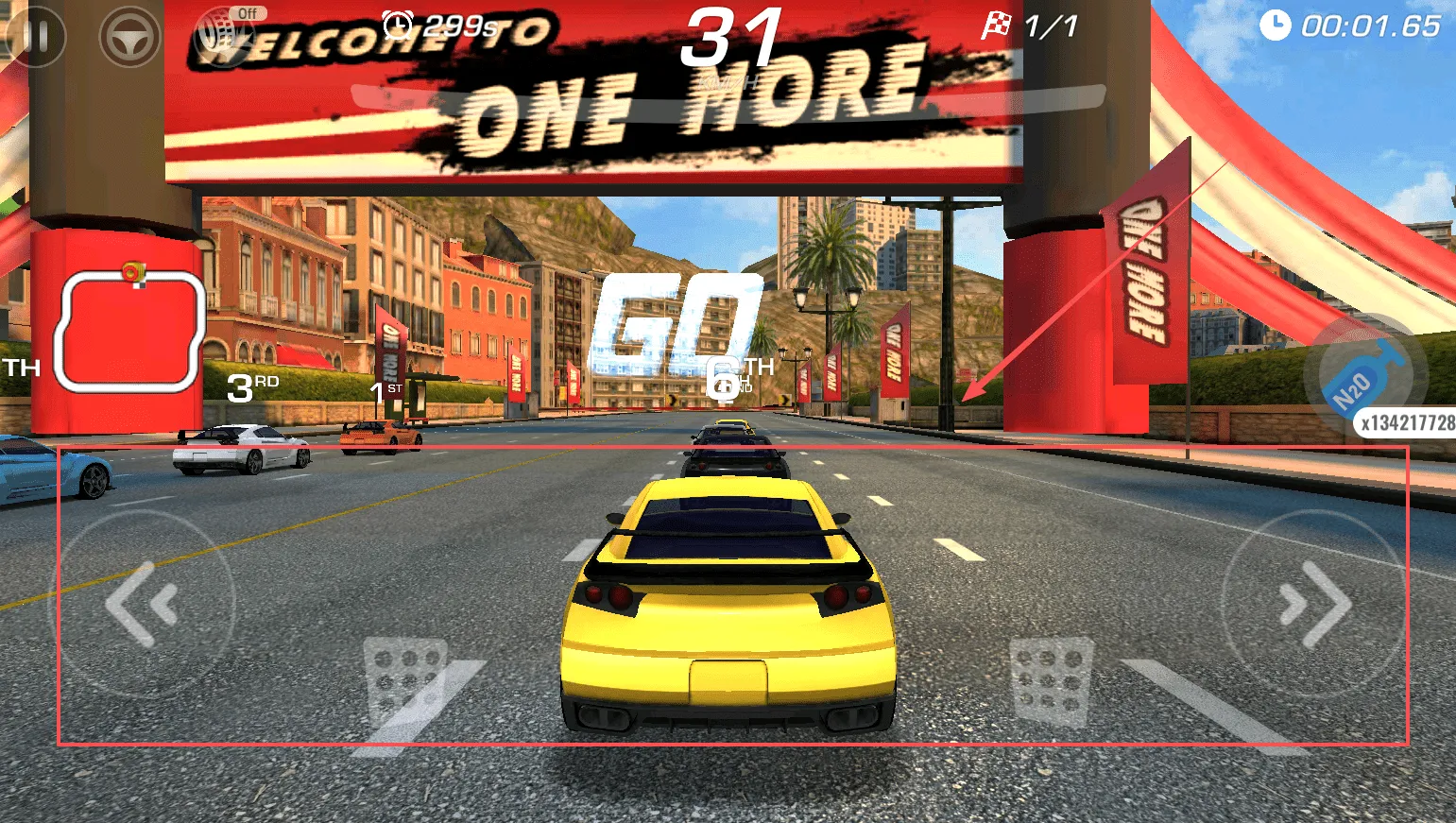This screenshot has width=1456, height=823.
Task: Open the track minimap
Action: 130,329
